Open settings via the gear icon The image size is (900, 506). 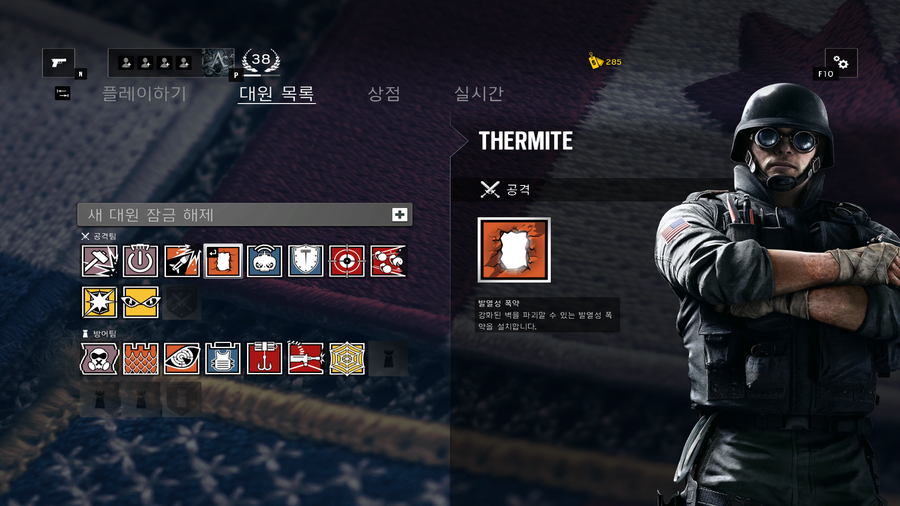pos(840,63)
